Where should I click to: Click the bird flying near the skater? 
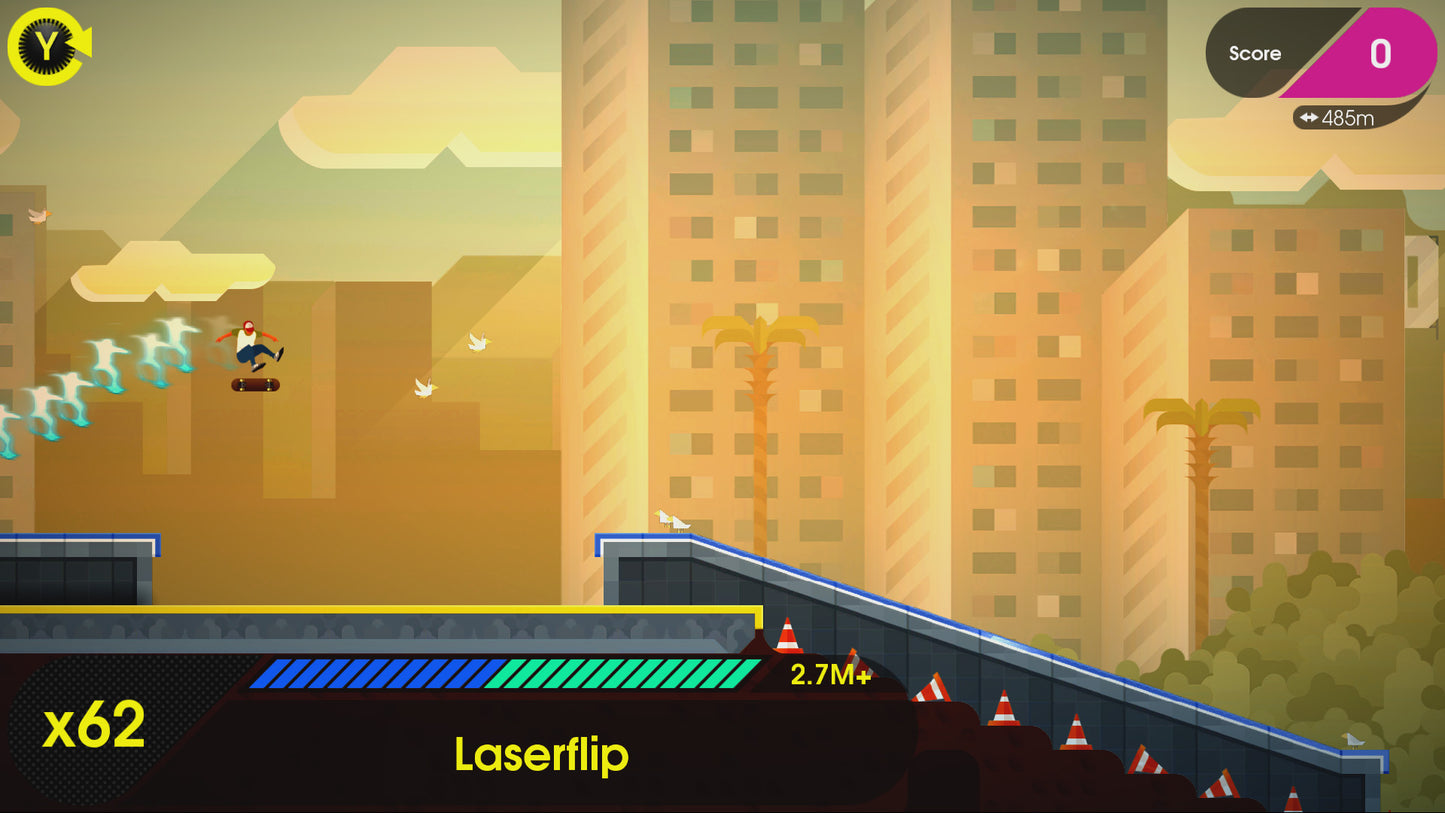pyautogui.click(x=425, y=385)
